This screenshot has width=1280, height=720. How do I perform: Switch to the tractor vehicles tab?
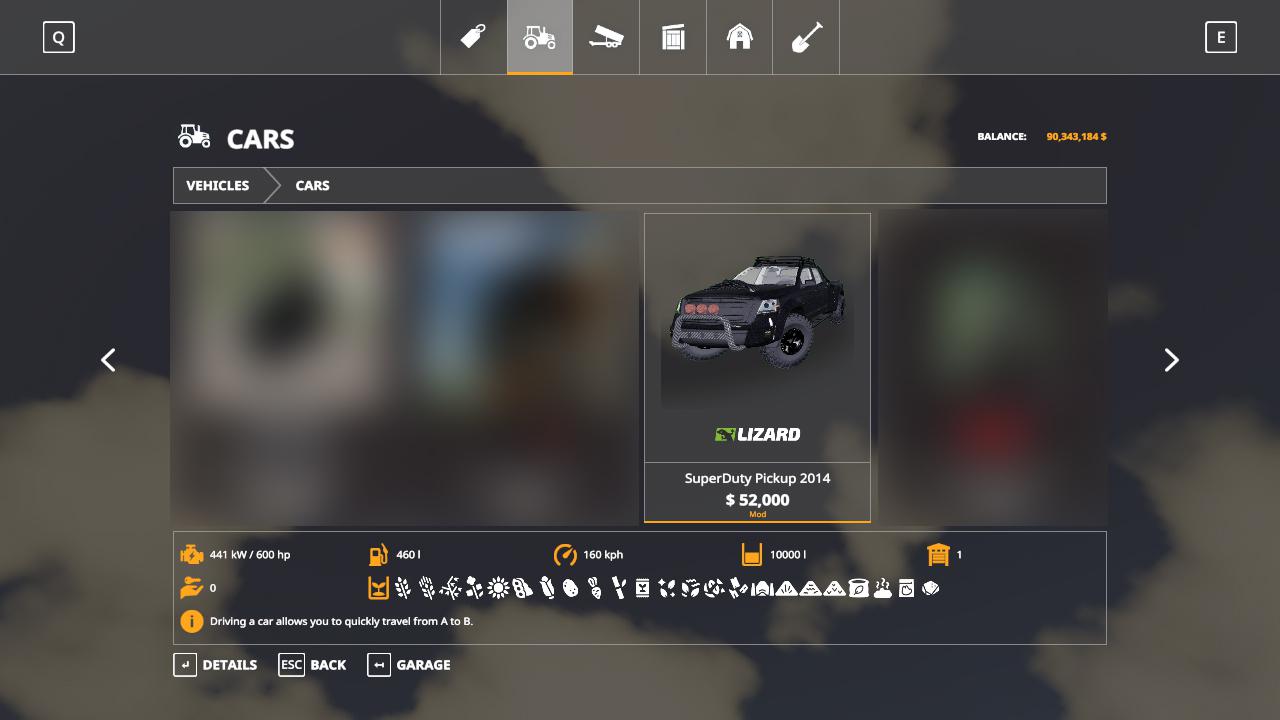click(540, 37)
